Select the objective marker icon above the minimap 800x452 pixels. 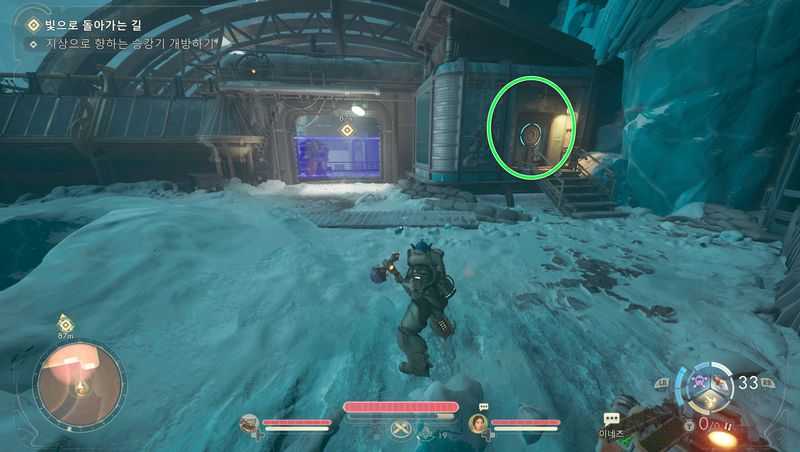point(65,322)
